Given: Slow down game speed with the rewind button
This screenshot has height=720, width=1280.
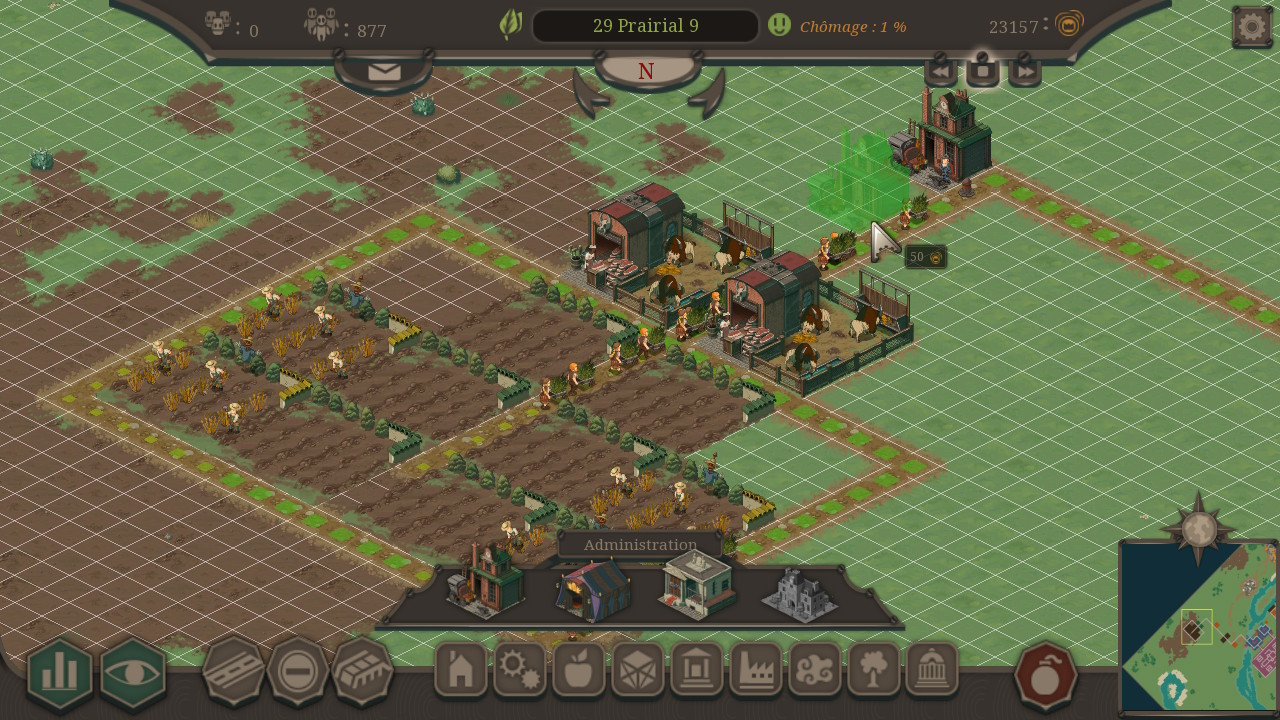Looking at the screenshot, I should point(940,72).
